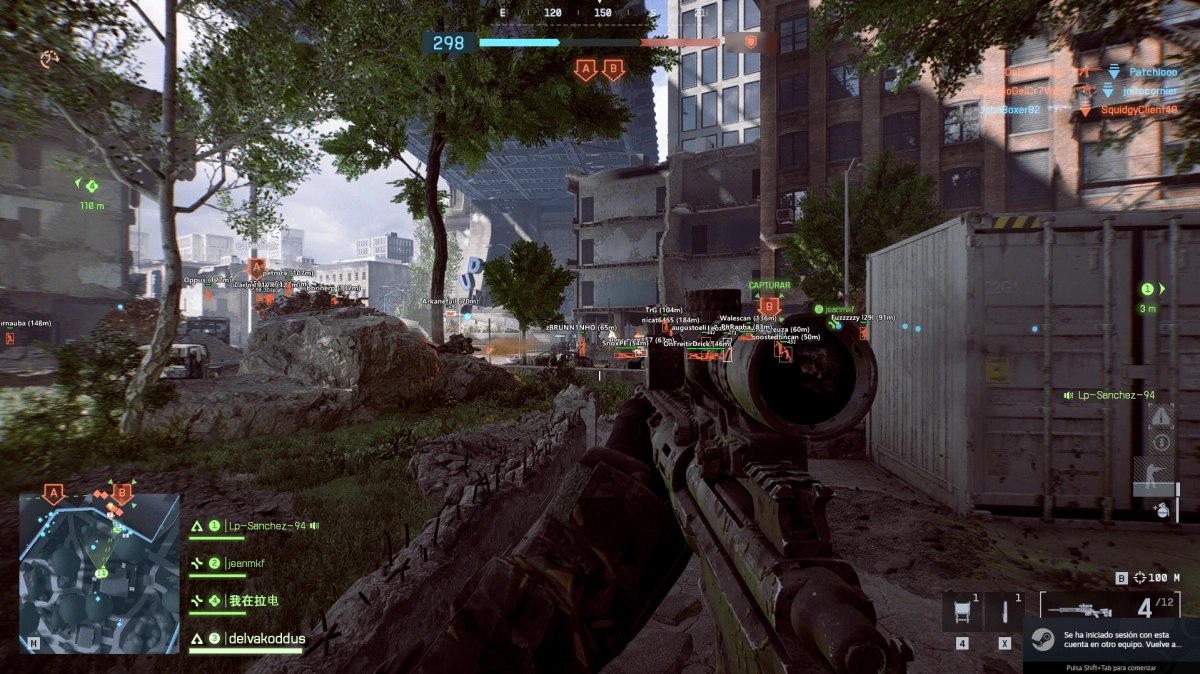Click the Patchiooo kill feed entry
This screenshot has width=1200, height=674.
tap(1153, 72)
